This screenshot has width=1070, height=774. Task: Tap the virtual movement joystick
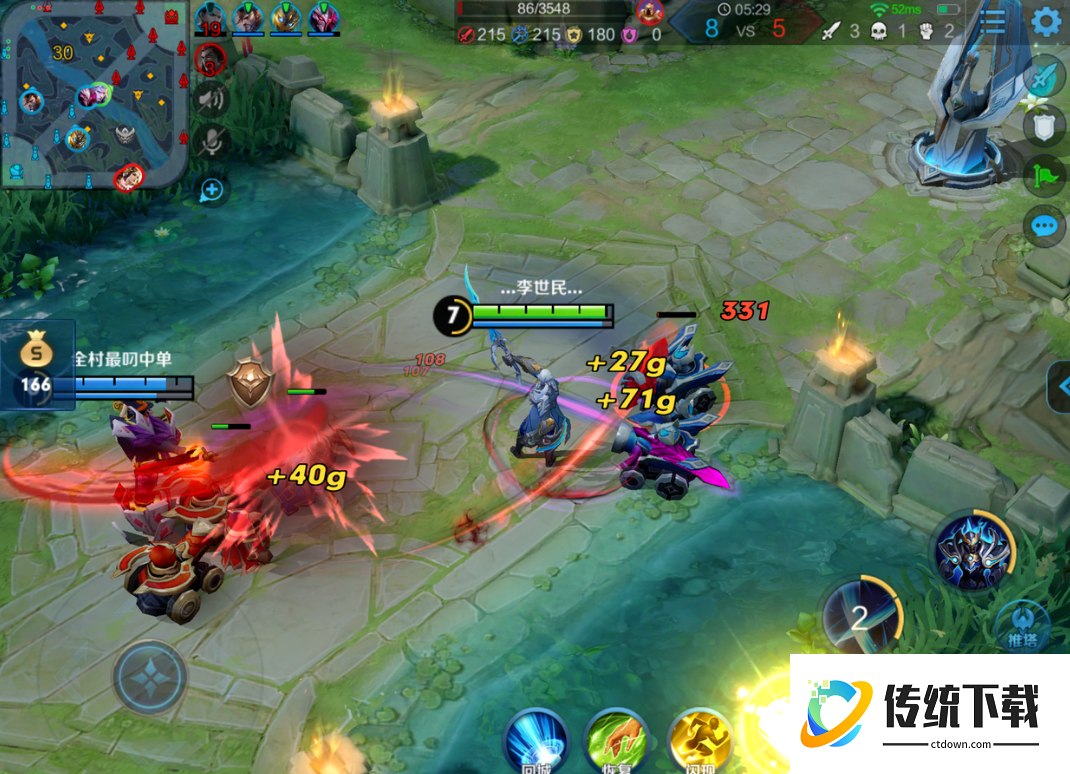150,677
